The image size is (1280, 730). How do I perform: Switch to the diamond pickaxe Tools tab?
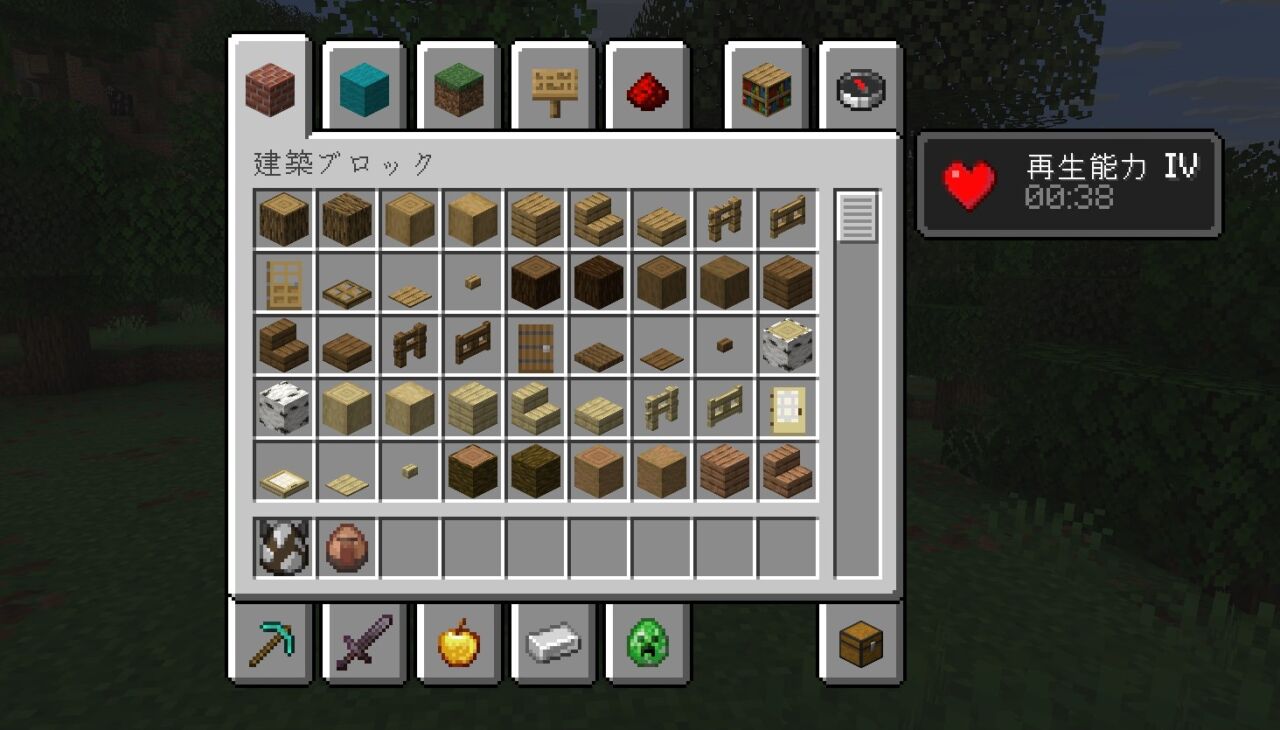270,643
